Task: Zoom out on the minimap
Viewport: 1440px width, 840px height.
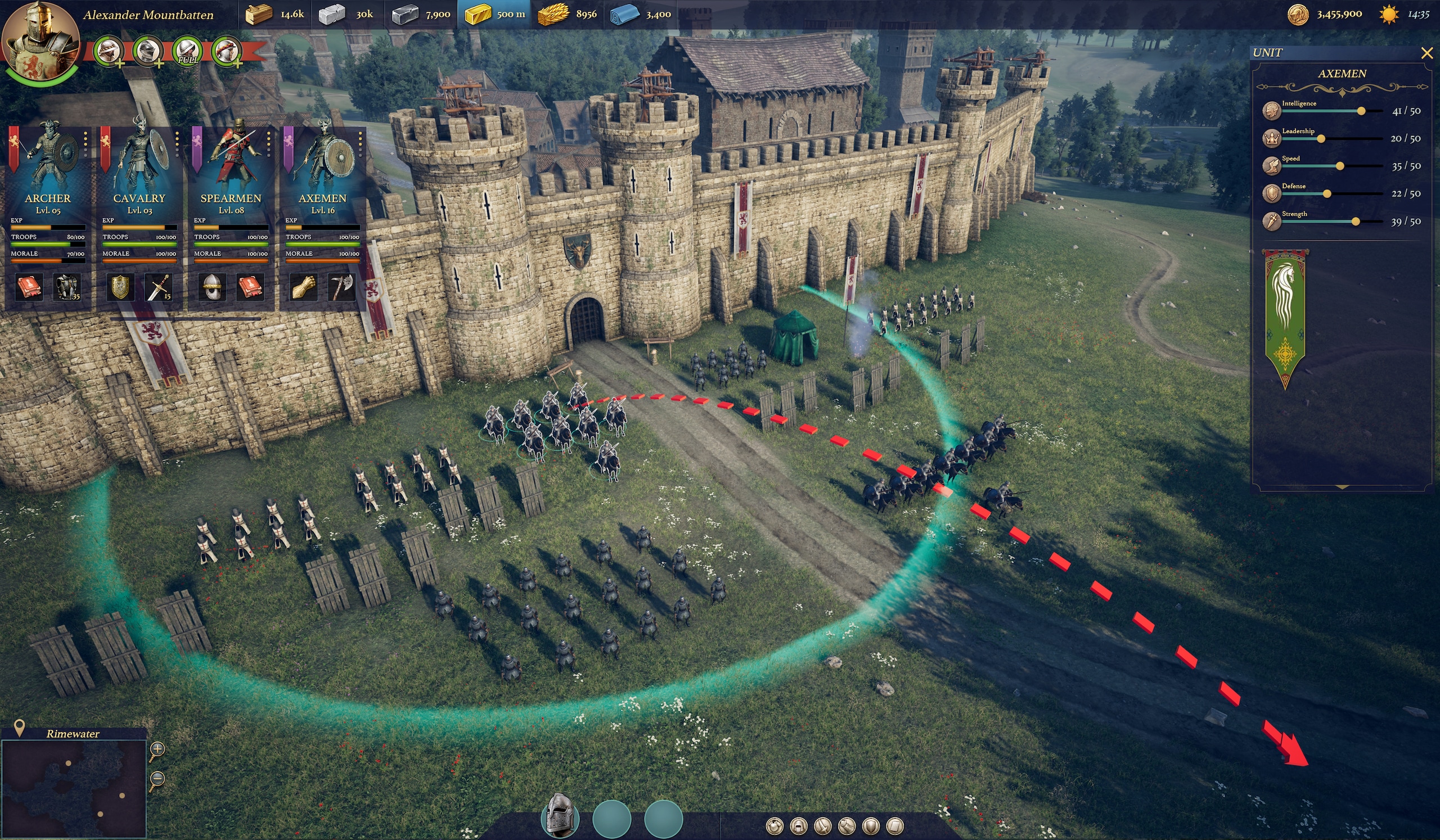Action: [x=157, y=779]
